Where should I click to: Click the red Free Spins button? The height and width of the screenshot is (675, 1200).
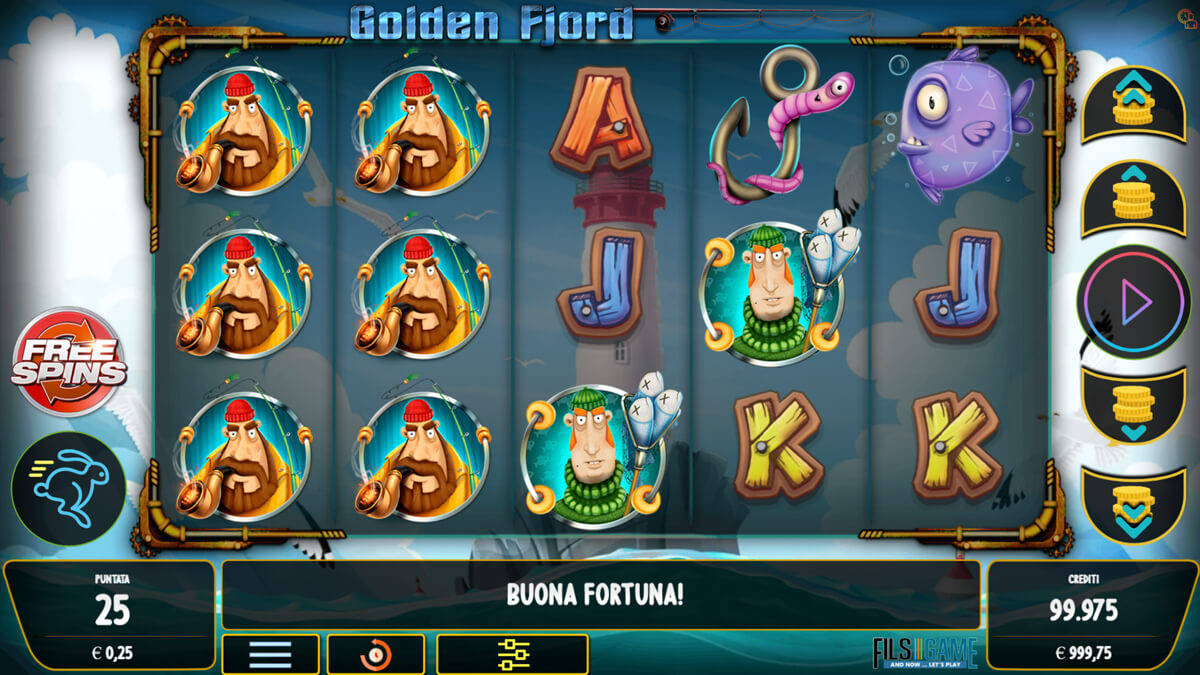click(69, 361)
